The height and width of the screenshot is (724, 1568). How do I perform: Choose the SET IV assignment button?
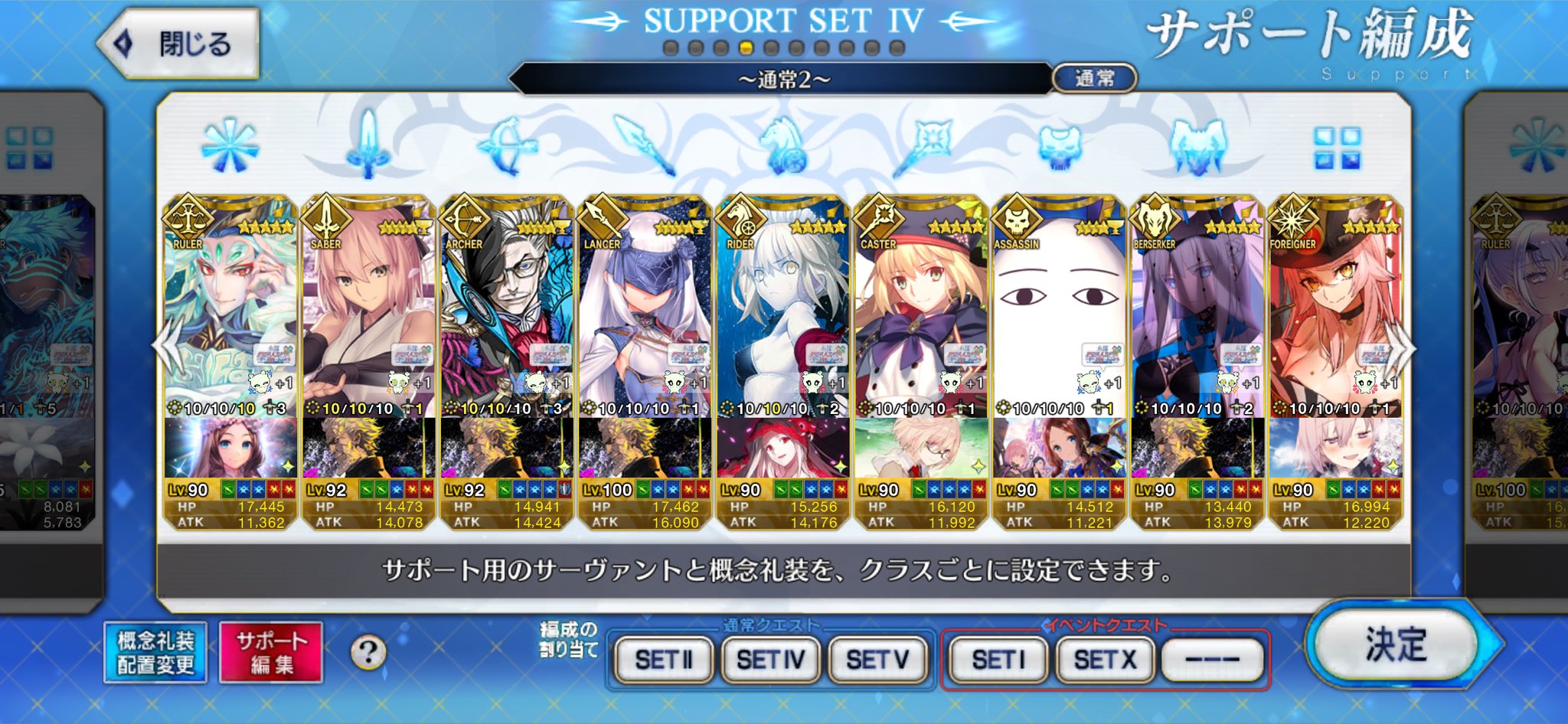(x=770, y=659)
